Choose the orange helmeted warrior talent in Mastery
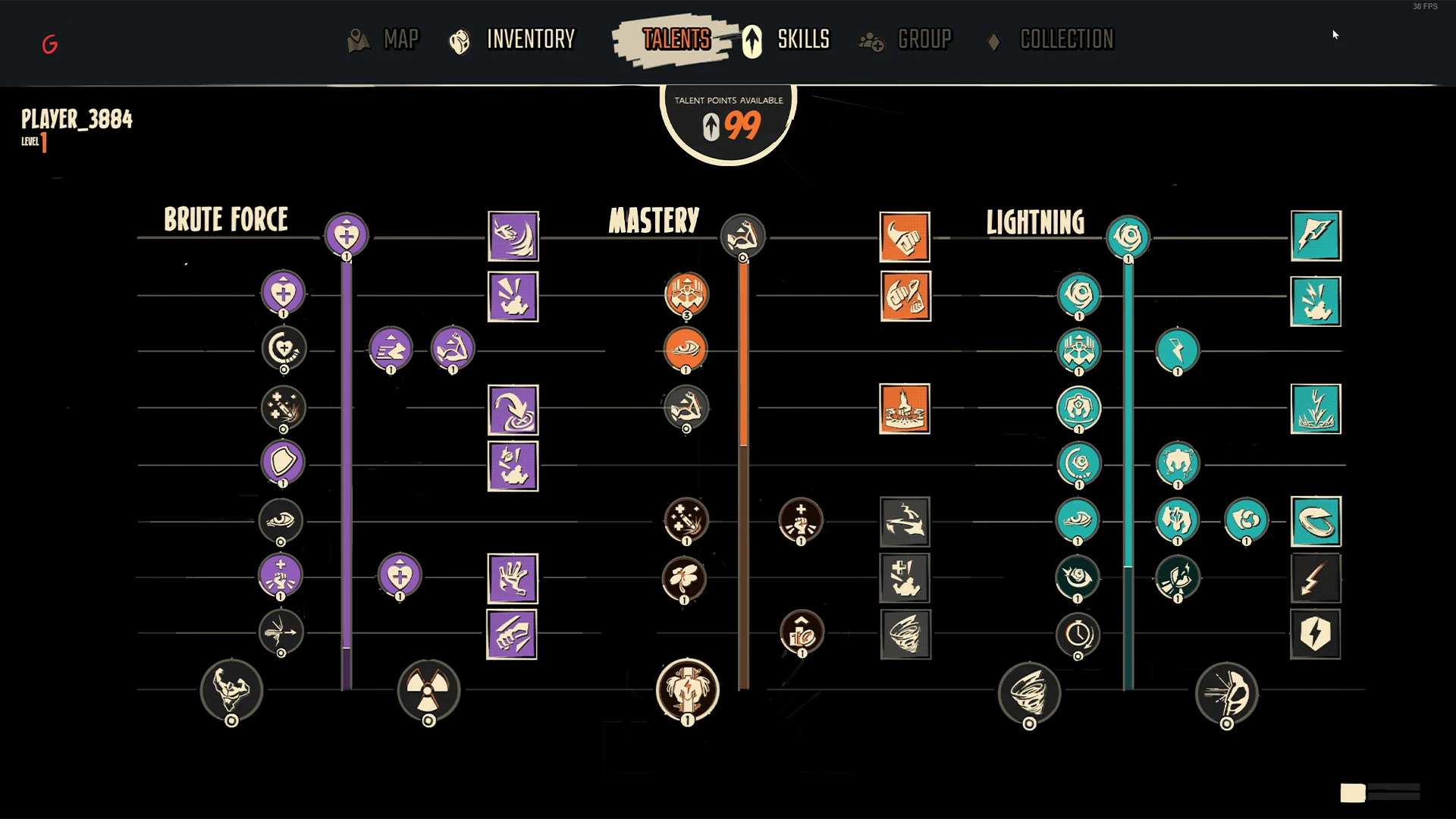Image resolution: width=1456 pixels, height=819 pixels. (686, 294)
